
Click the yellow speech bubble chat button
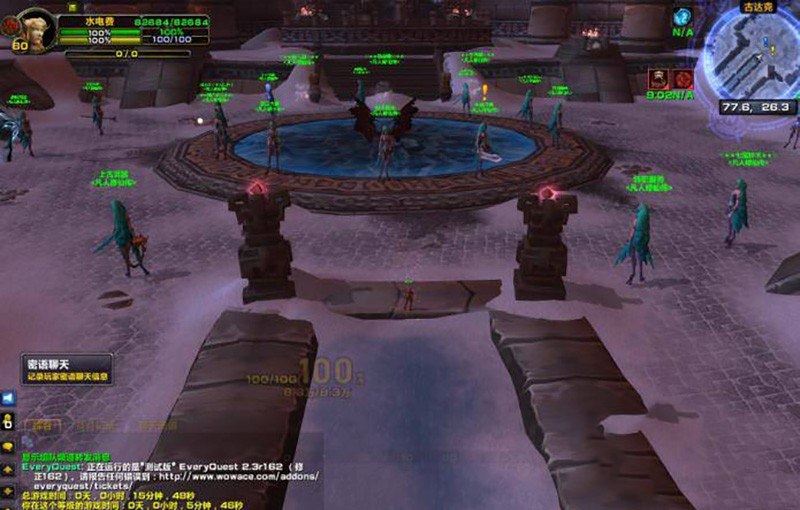8,446
